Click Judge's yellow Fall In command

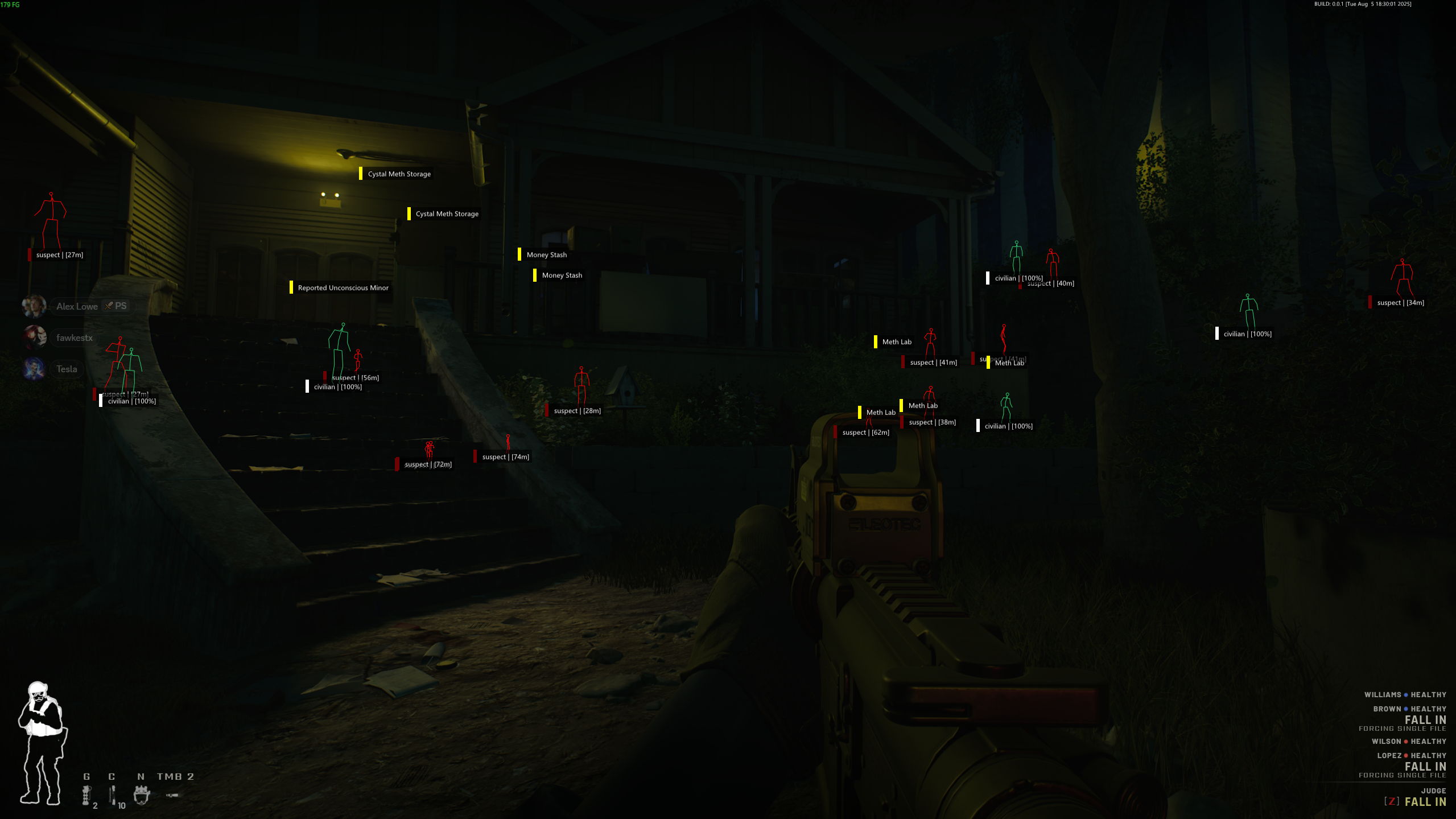[x=1425, y=802]
